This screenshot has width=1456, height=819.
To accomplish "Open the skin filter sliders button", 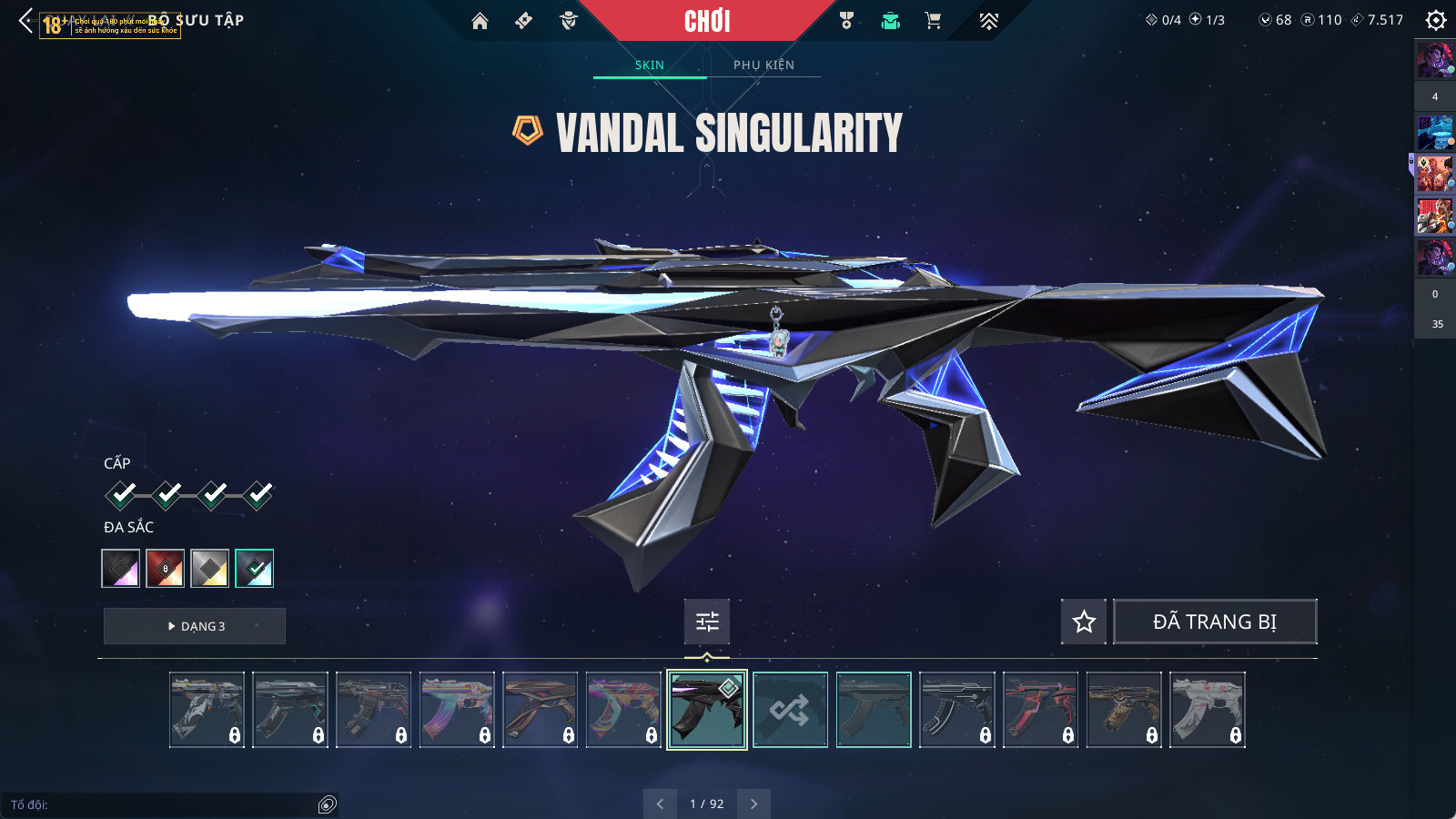I will pos(707,622).
